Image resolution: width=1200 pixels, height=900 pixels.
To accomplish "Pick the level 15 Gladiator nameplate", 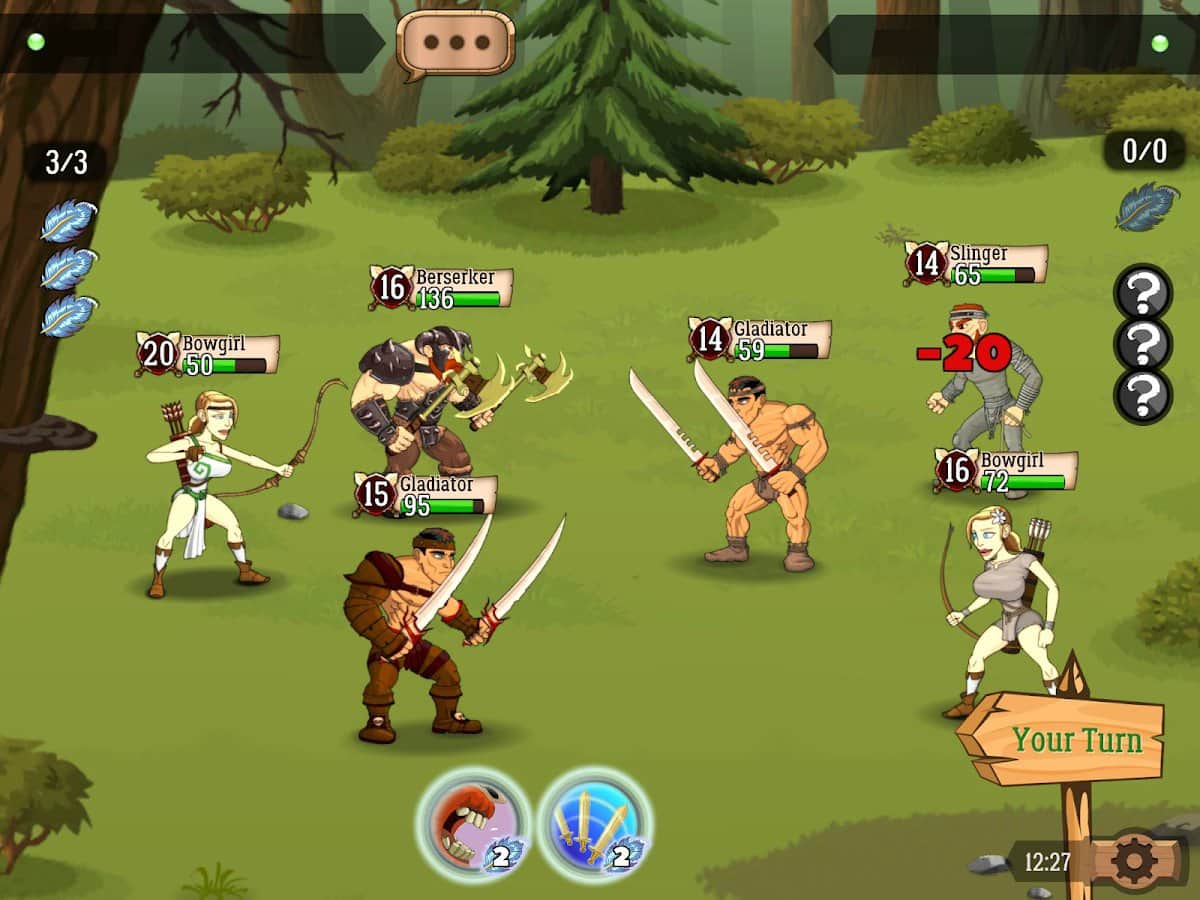I will click(426, 495).
